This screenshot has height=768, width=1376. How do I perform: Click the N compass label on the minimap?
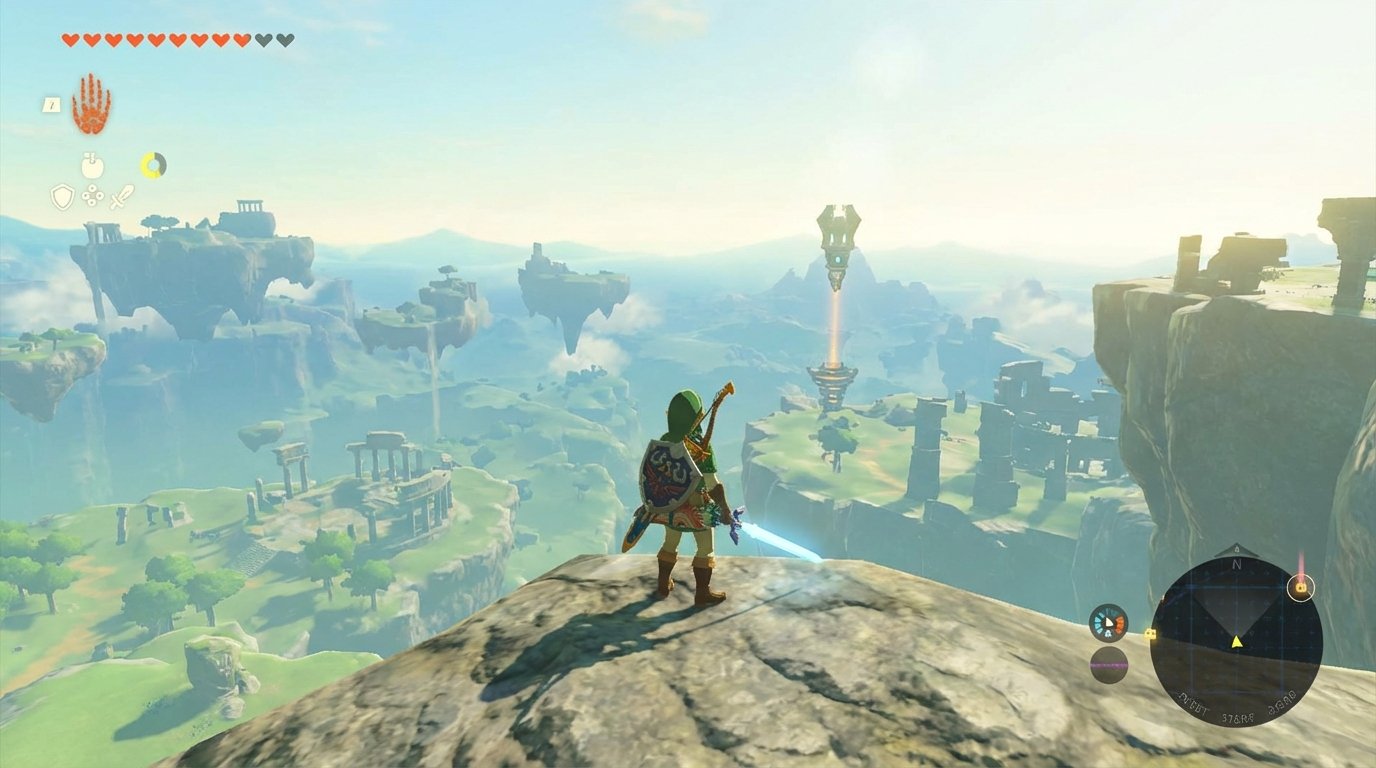[x=1236, y=565]
